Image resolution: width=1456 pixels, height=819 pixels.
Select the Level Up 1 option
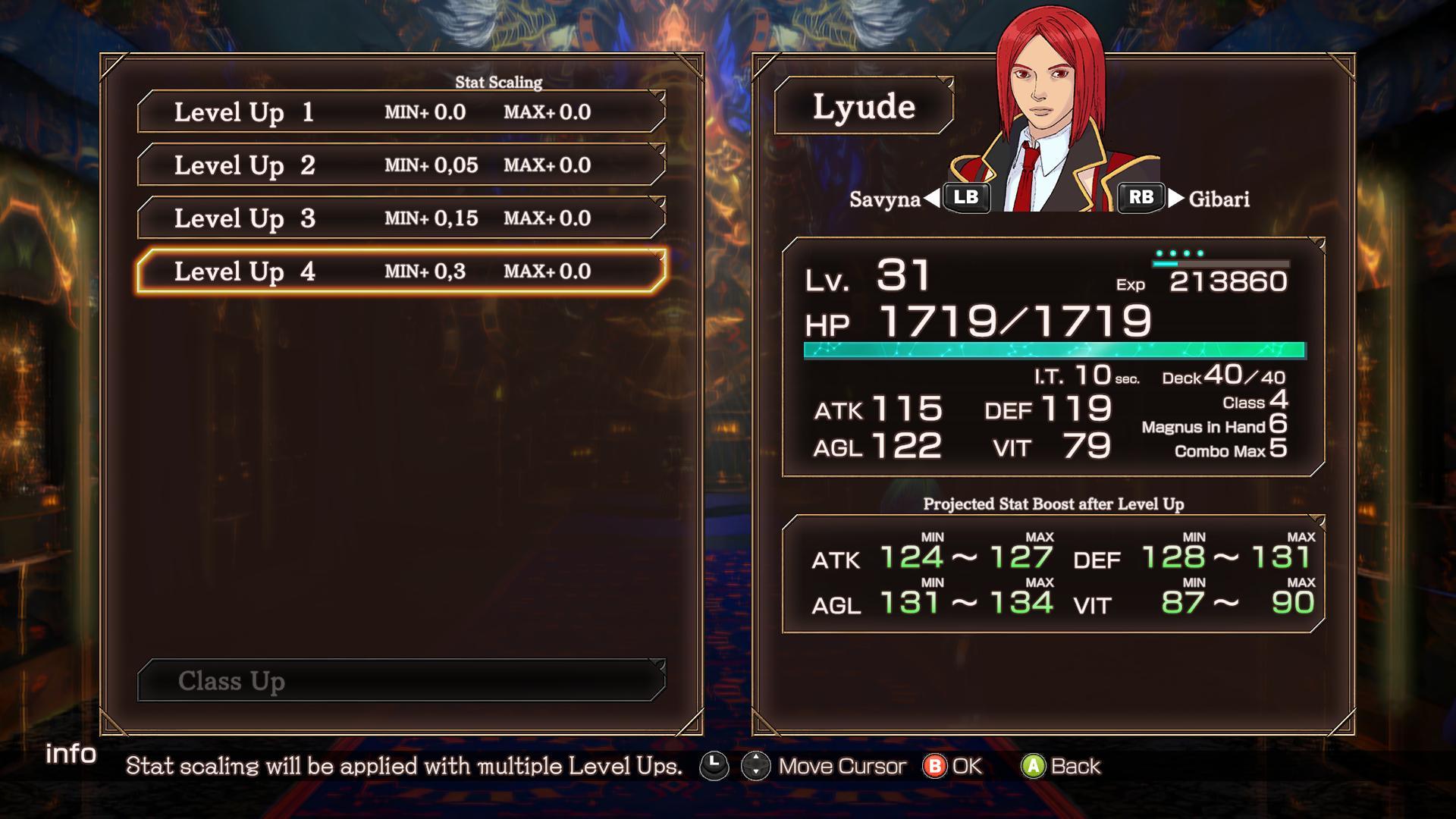(x=401, y=112)
